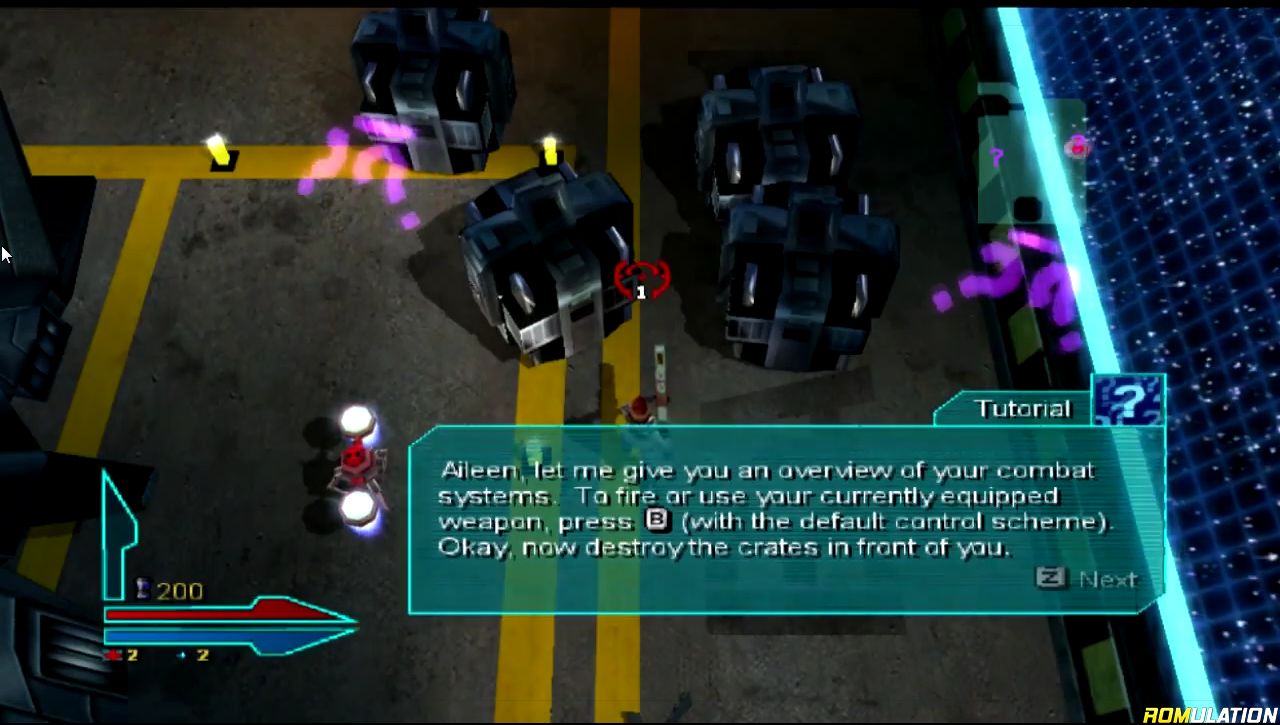Screen dimensions: 1280x725
Task: Select the Tutorial question mark icon
Action: point(1128,402)
